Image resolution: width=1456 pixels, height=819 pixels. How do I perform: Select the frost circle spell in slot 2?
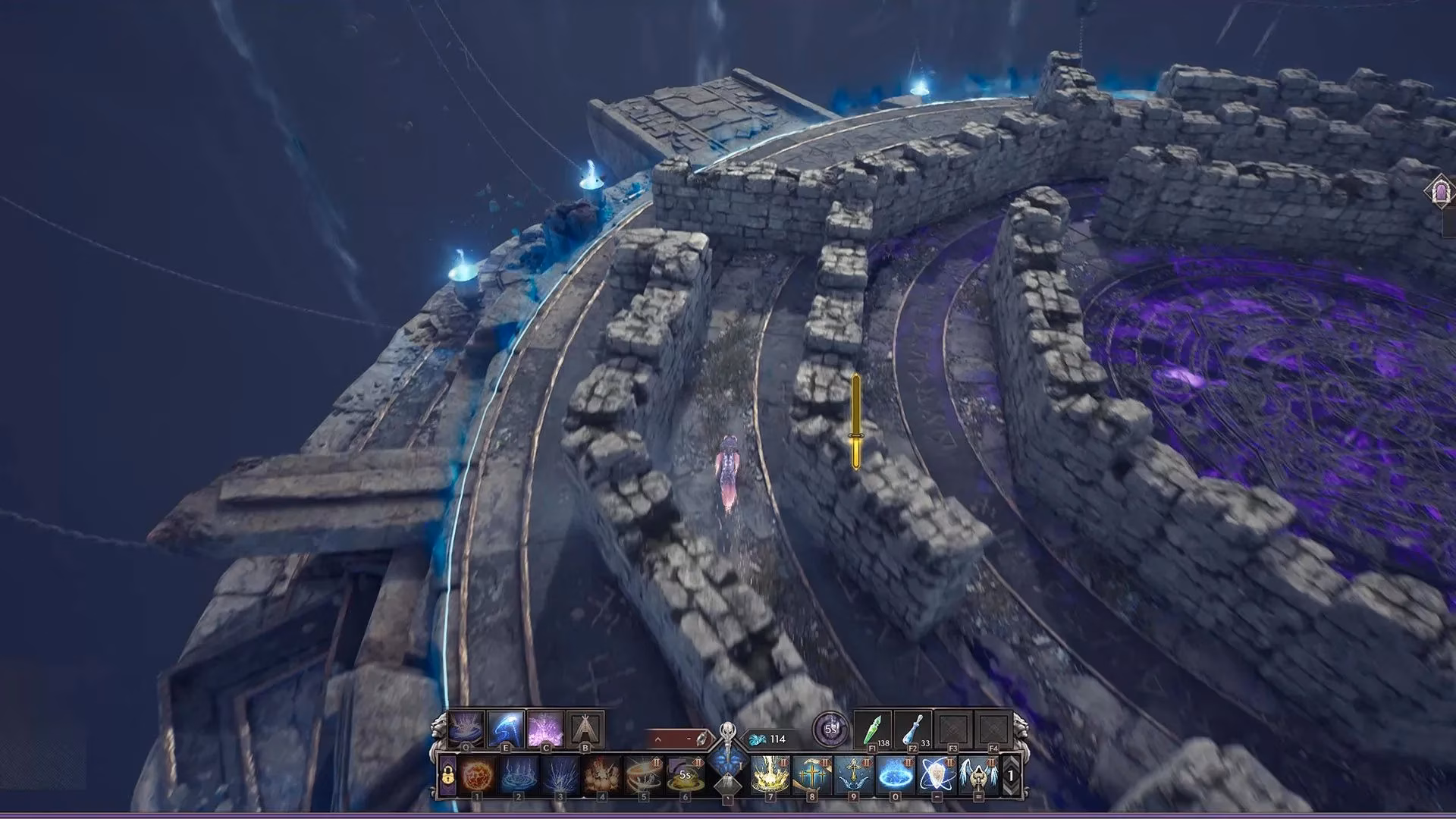(517, 776)
